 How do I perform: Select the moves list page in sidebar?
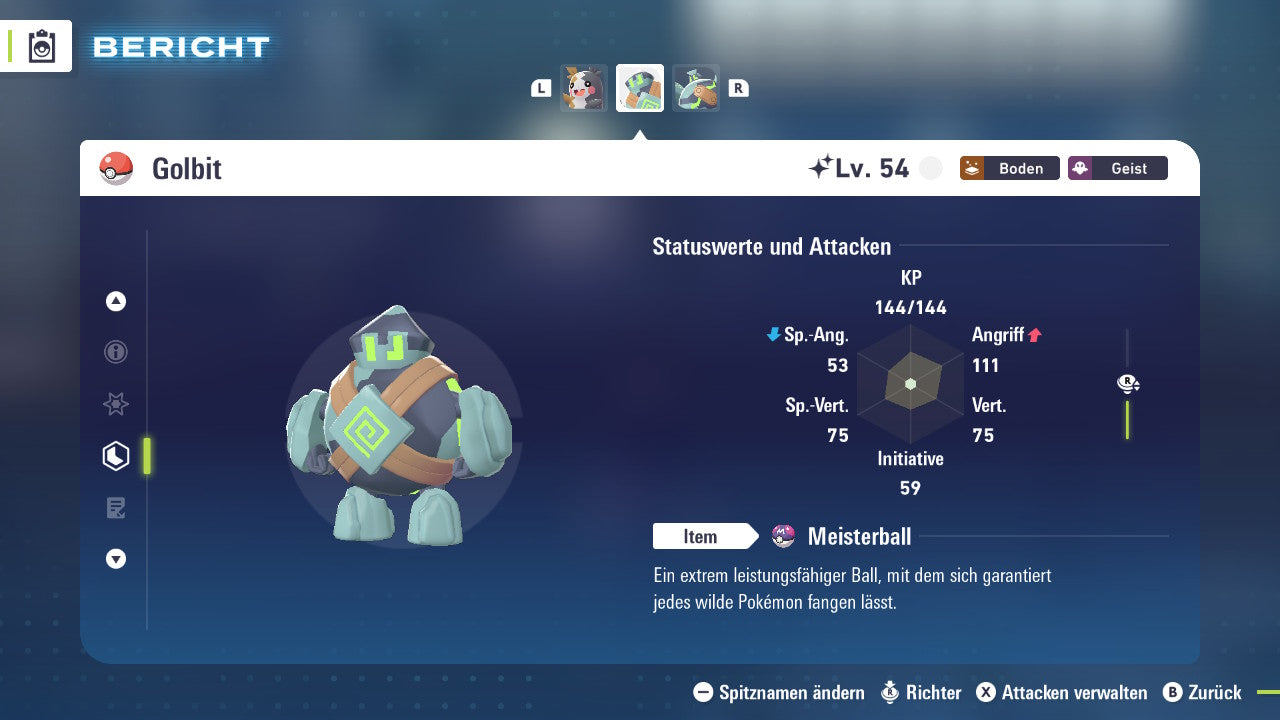115,508
